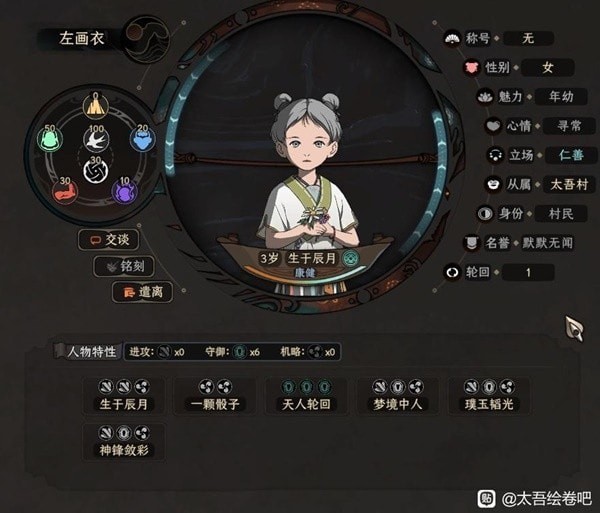Open the 人物特性 character traits header
600x513 pixels.
pos(86,352)
